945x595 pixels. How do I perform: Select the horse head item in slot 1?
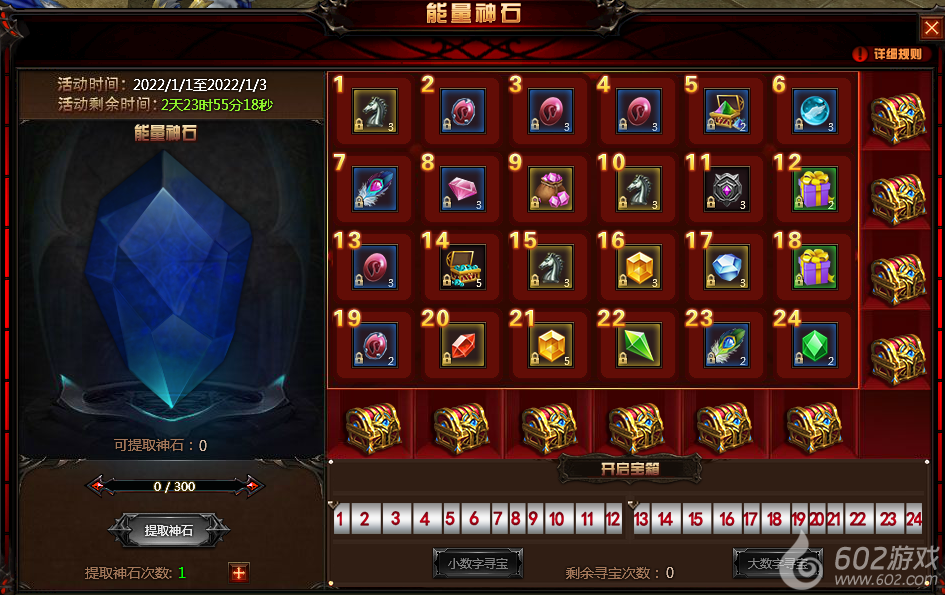375,110
